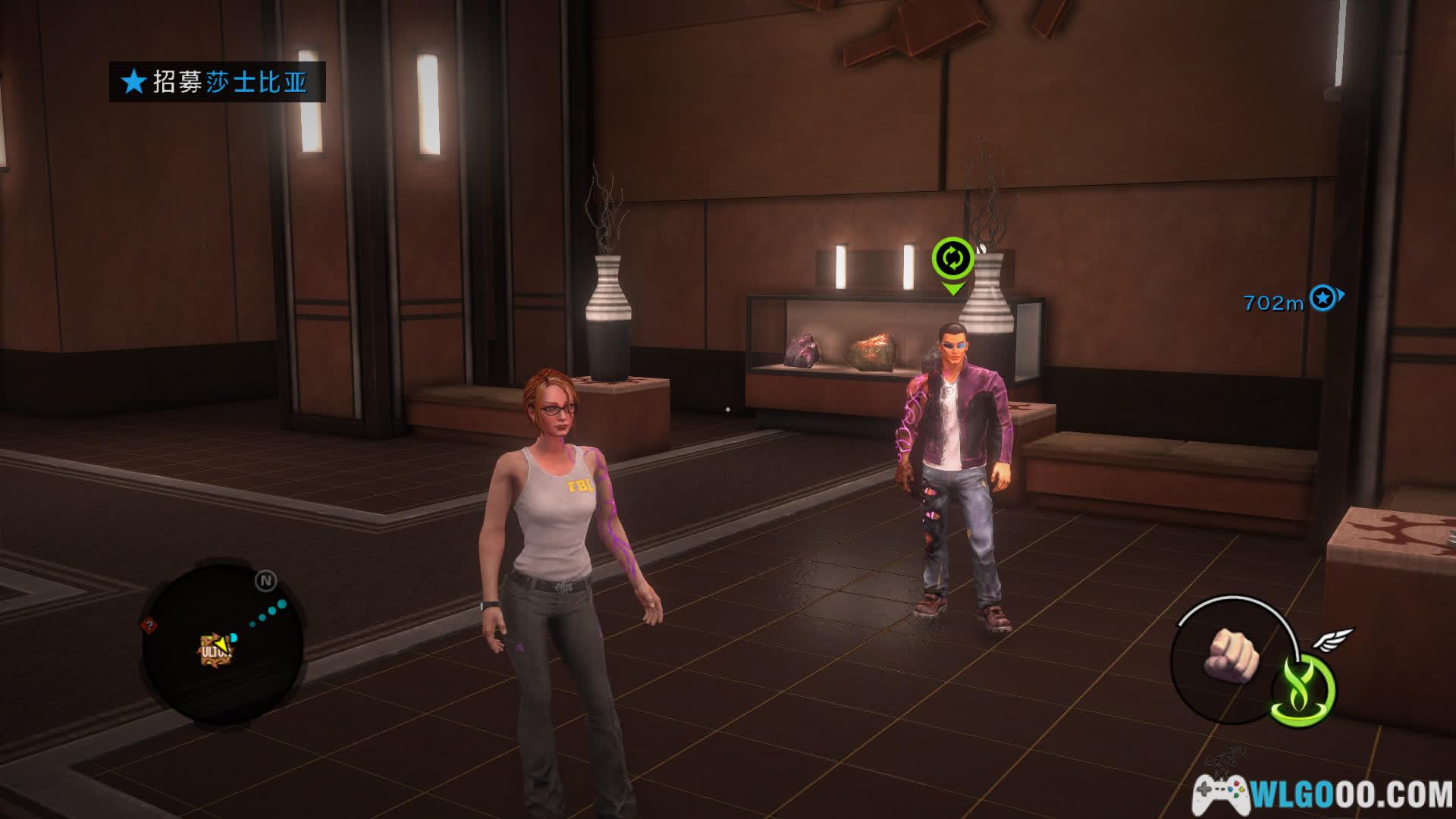Open the circular minimap
The height and width of the screenshot is (819, 1456).
(x=222, y=642)
